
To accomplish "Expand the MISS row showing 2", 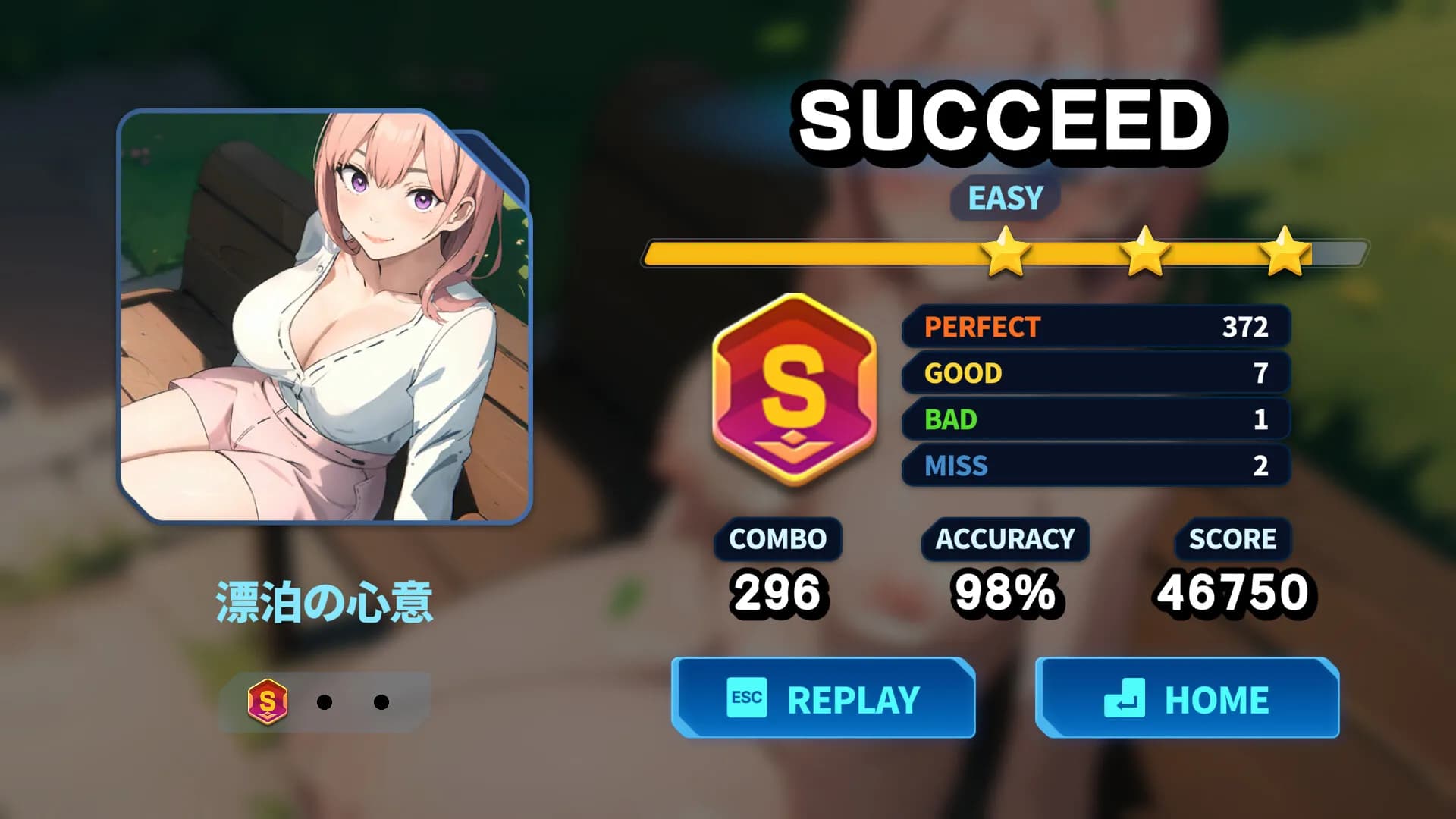I will pos(1094,466).
